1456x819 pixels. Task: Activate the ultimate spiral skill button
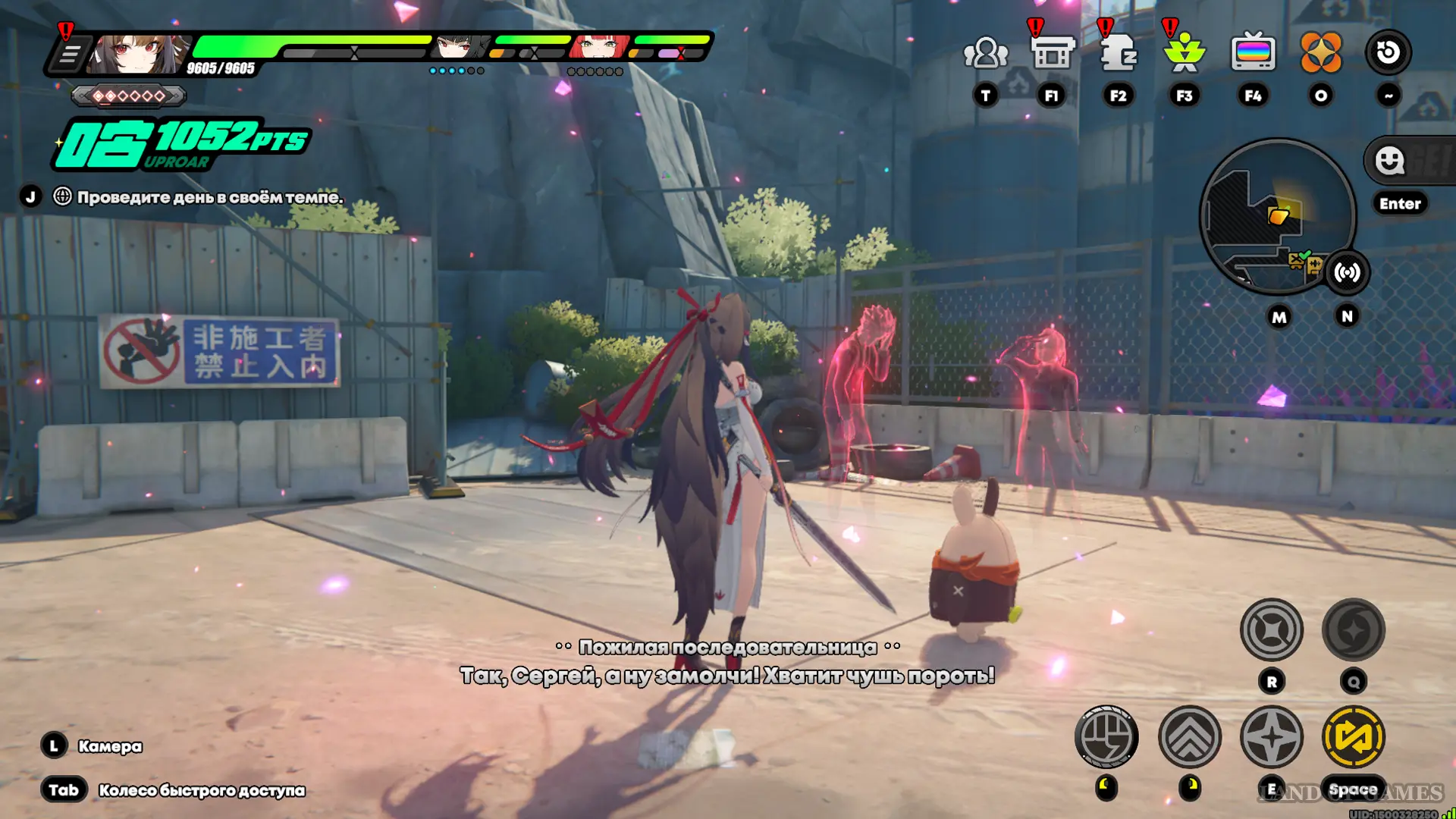[1353, 630]
